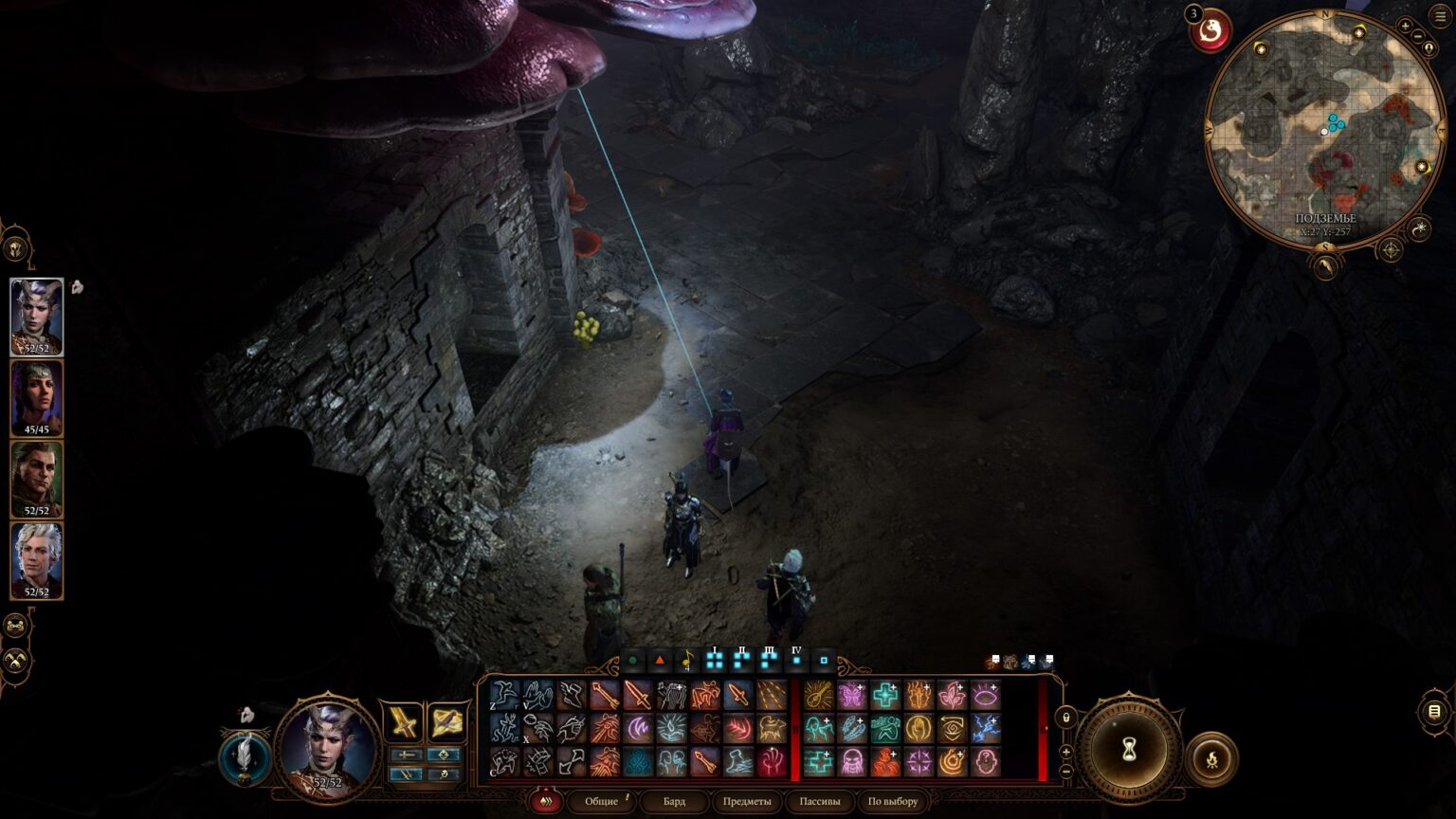Lock the hotbar using the padlock toggle
Image resolution: width=1456 pixels, height=819 pixels.
coord(1066,719)
